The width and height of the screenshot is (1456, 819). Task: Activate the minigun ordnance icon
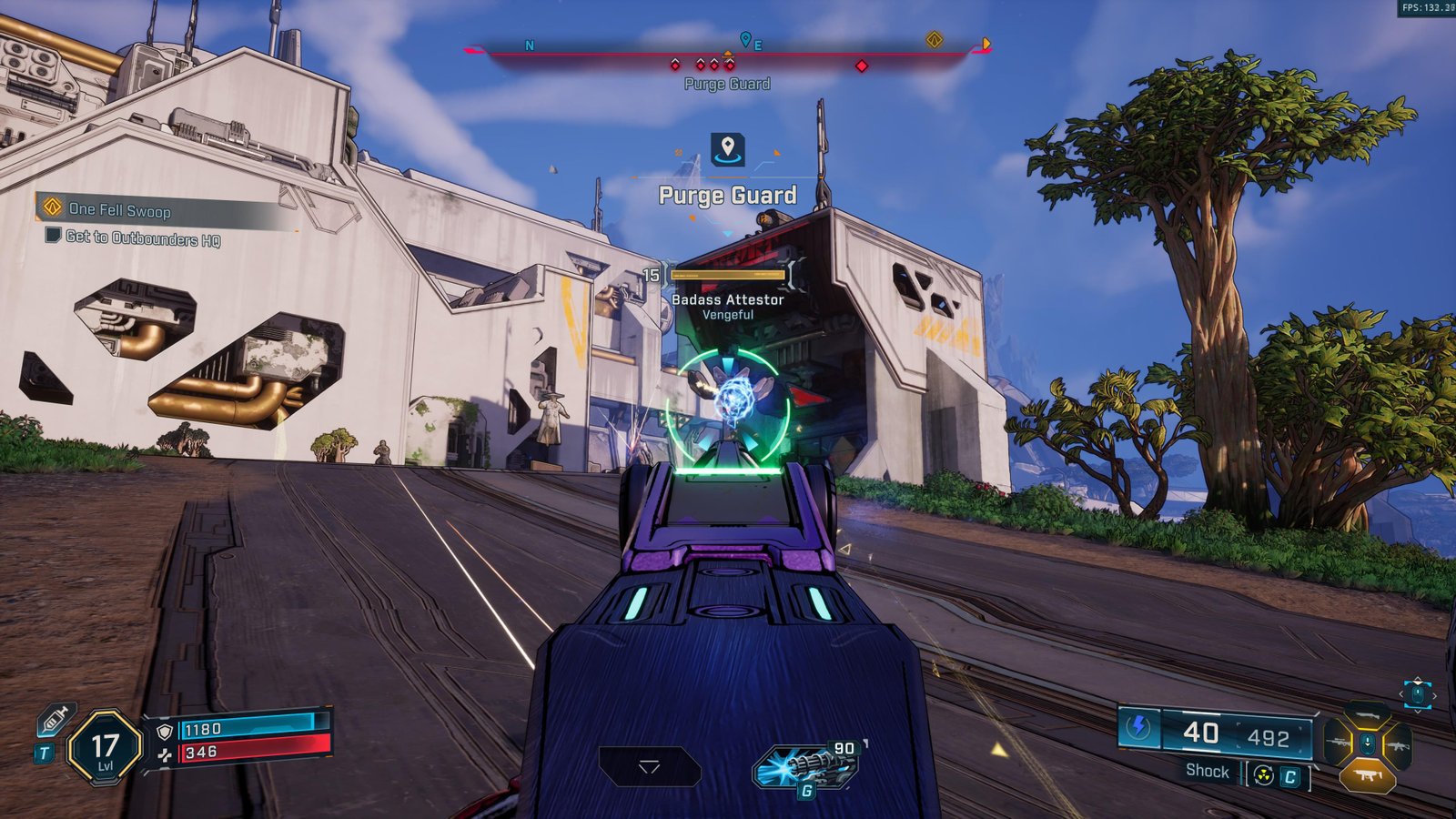tap(806, 767)
